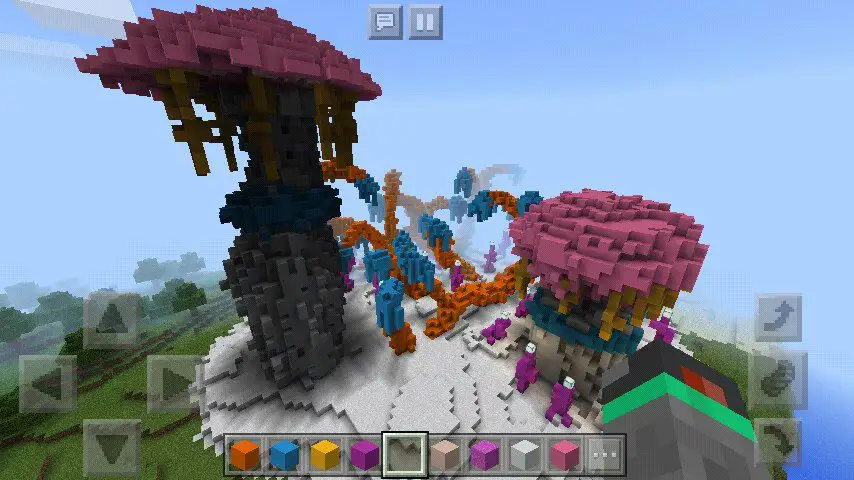The image size is (854, 480).
Task: Open the chat using the speech bubble button
Action: pyautogui.click(x=385, y=22)
